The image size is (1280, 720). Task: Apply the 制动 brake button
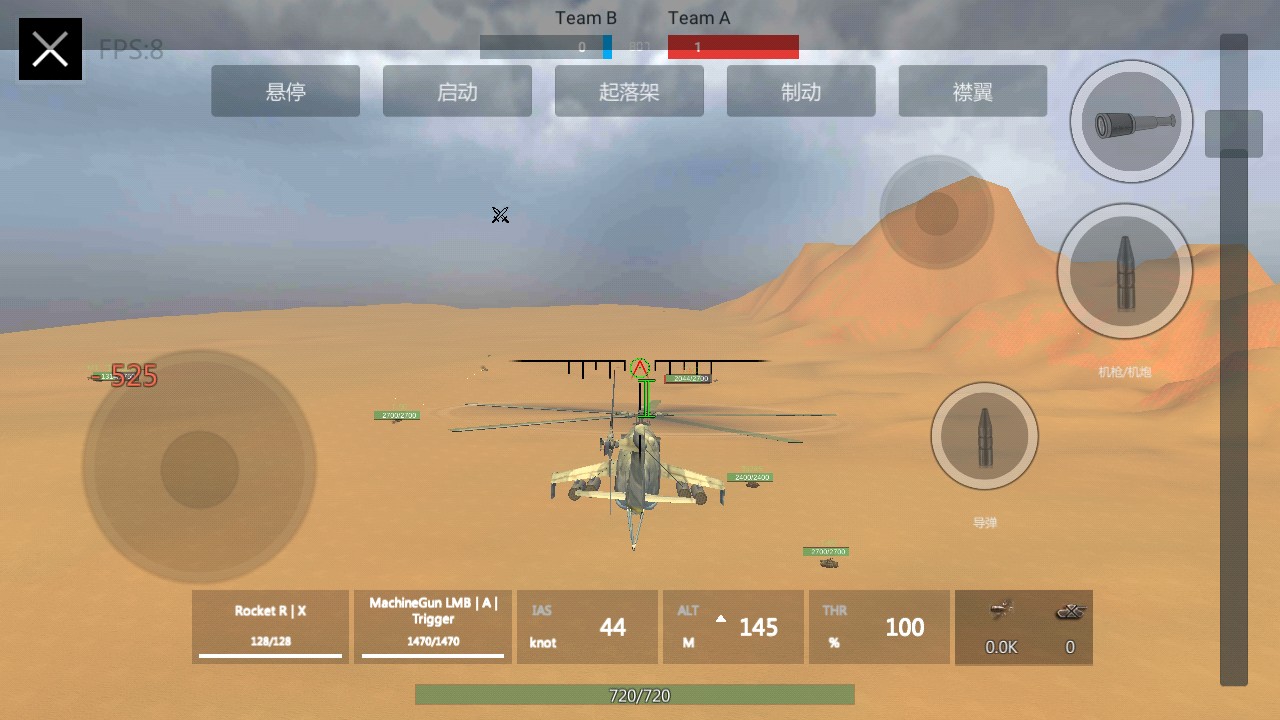tap(801, 92)
